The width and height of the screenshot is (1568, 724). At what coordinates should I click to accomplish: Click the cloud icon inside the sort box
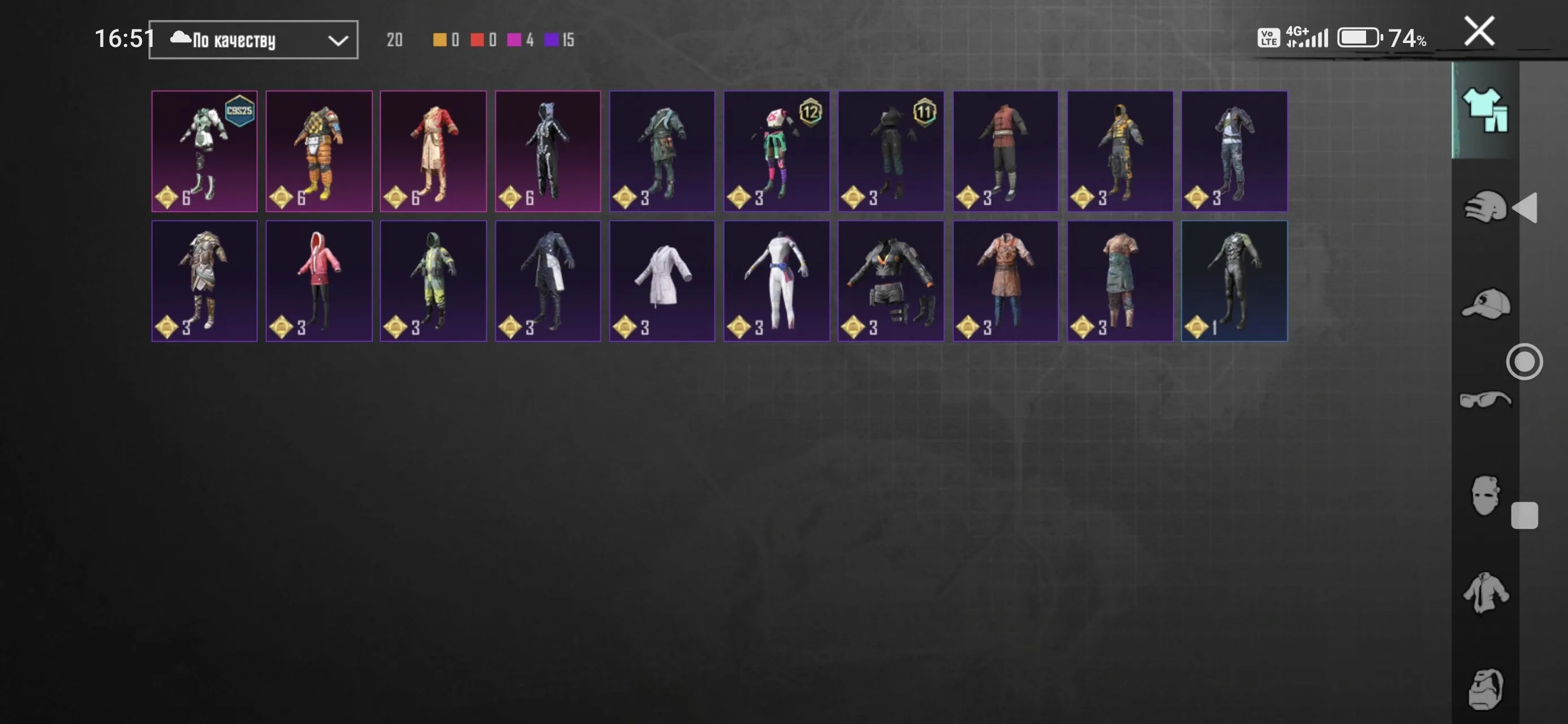pyautogui.click(x=179, y=39)
